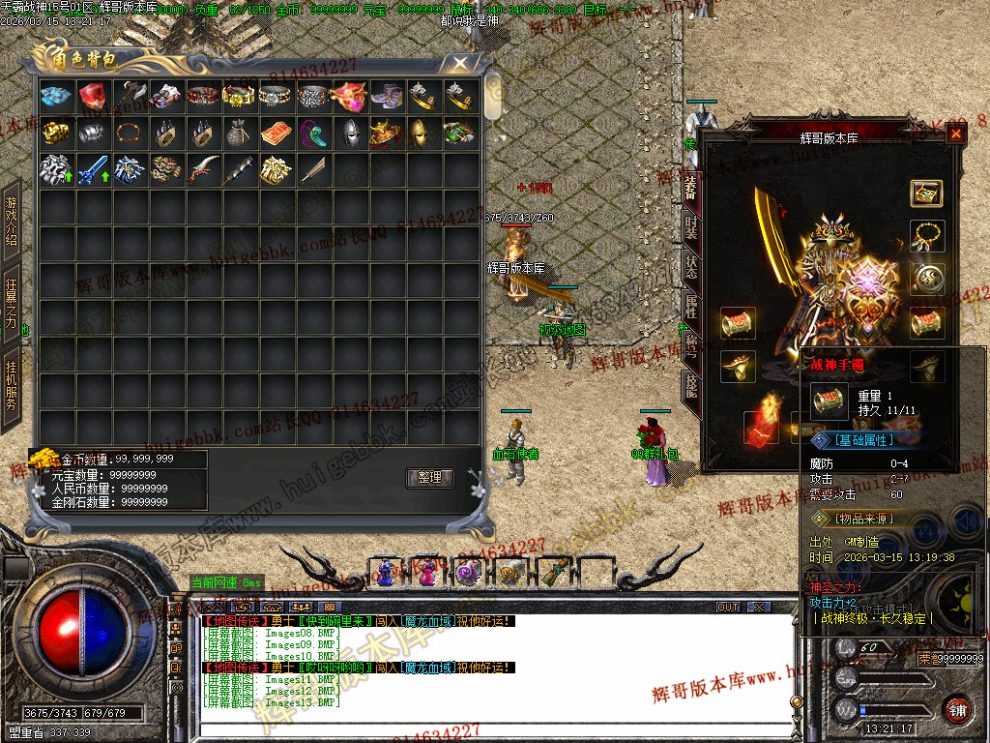Image resolution: width=990 pixels, height=743 pixels.
Task: Switch to the 装备 equipment tab
Action: click(x=690, y=190)
